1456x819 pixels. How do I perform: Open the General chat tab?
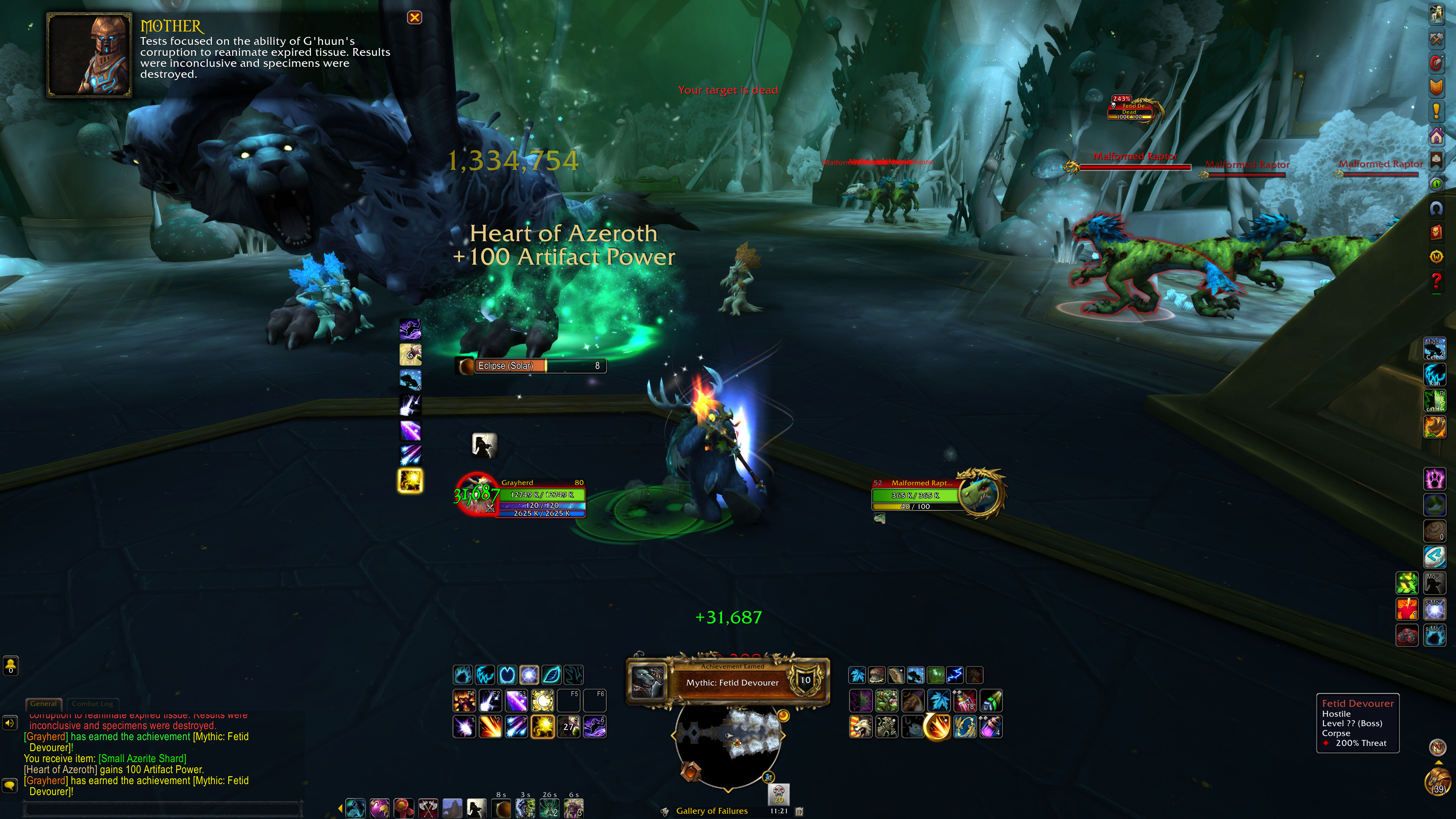point(44,704)
